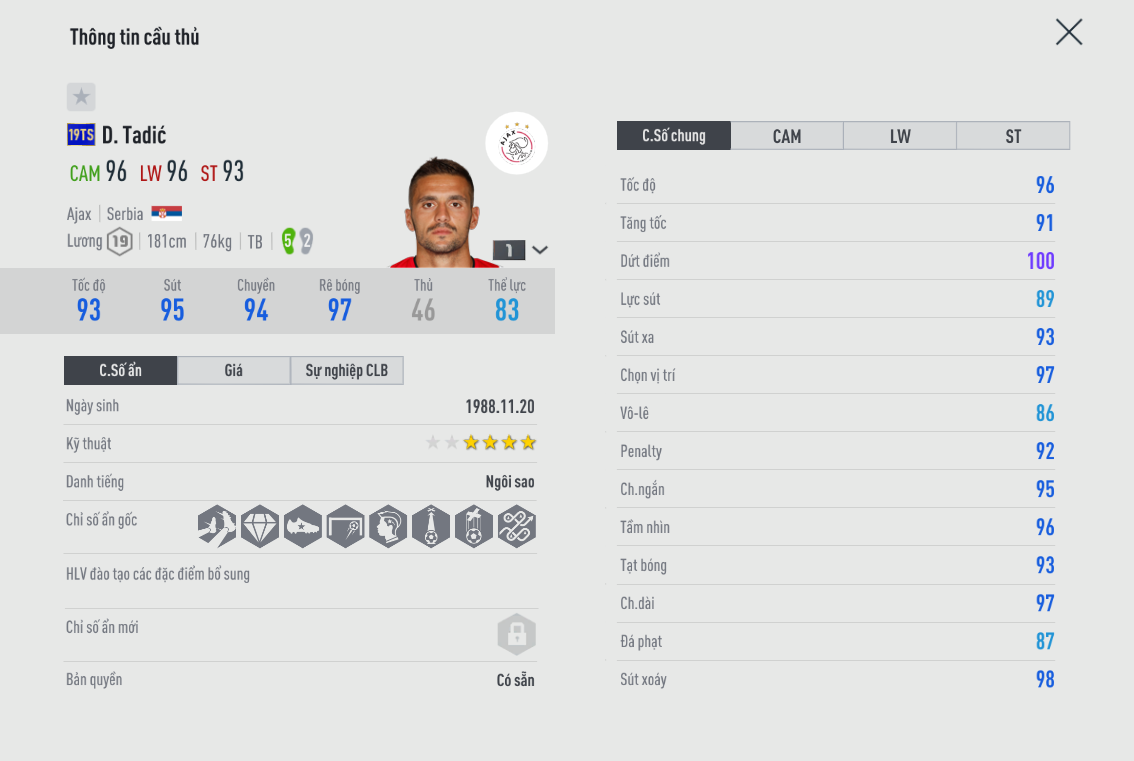View the ST position stats tab
Viewport: 1134px width, 761px height.
pos(1013,136)
